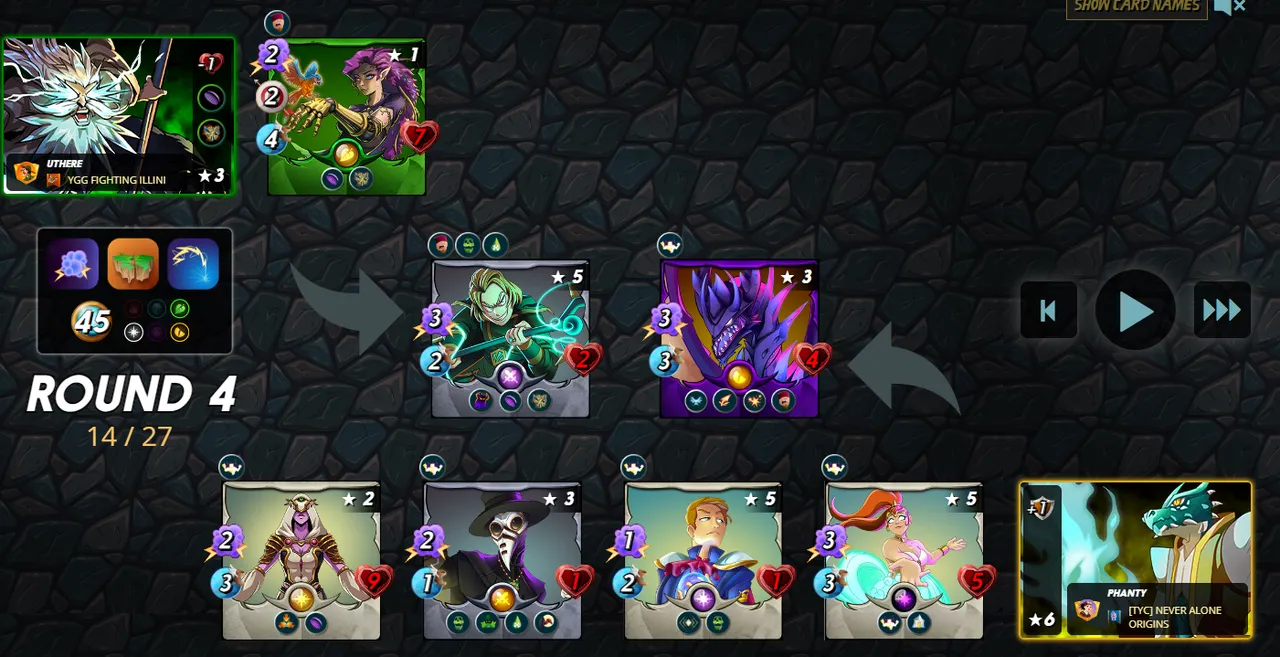This screenshot has height=657, width=1280.
Task: Inspect the purple burst ruleset icon
Action: coord(72,264)
